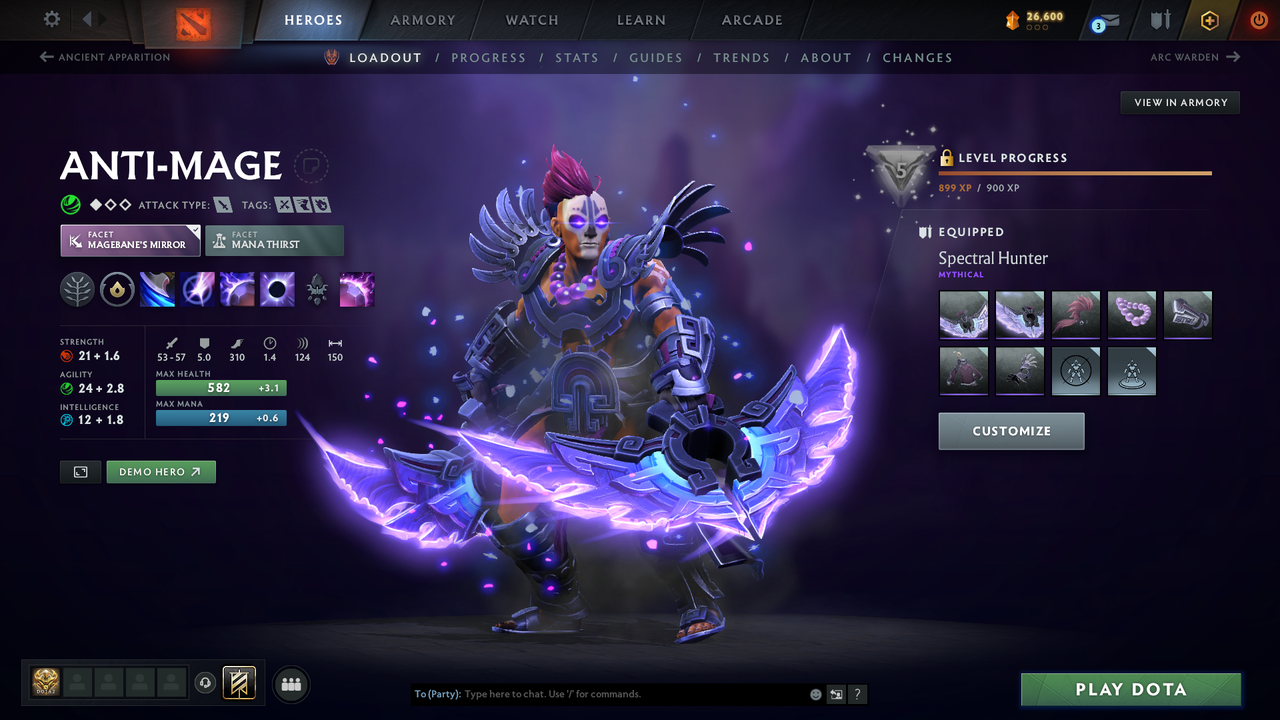1280x720 pixels.
Task: Click the chat help question mark expander
Action: [857, 694]
